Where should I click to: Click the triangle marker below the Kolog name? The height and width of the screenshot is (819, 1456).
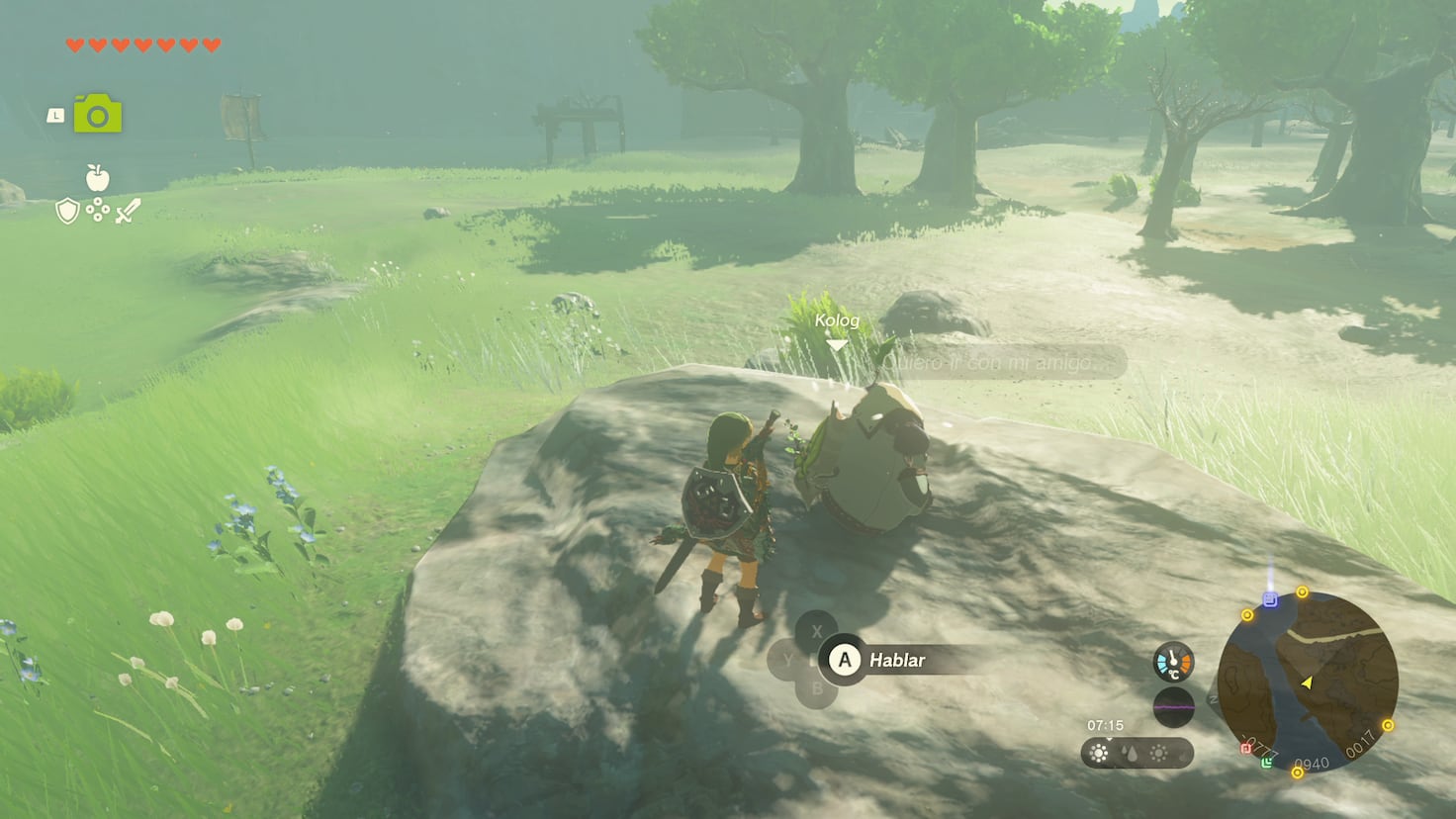click(838, 344)
